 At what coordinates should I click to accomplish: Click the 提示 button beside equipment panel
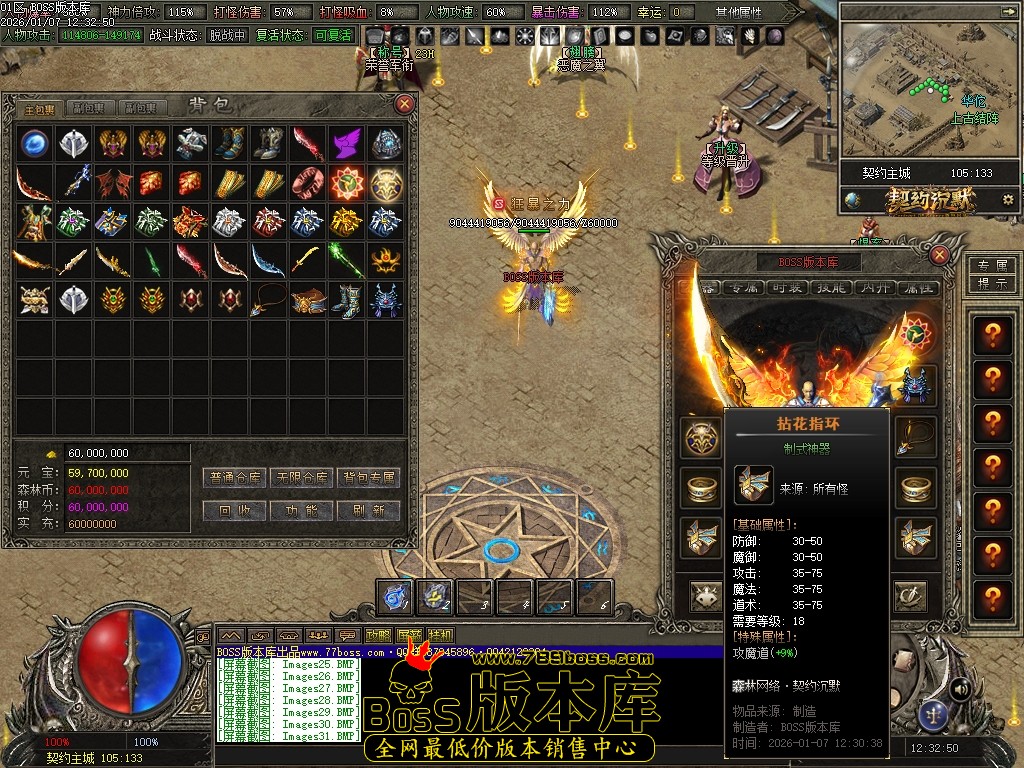pyautogui.click(x=992, y=283)
